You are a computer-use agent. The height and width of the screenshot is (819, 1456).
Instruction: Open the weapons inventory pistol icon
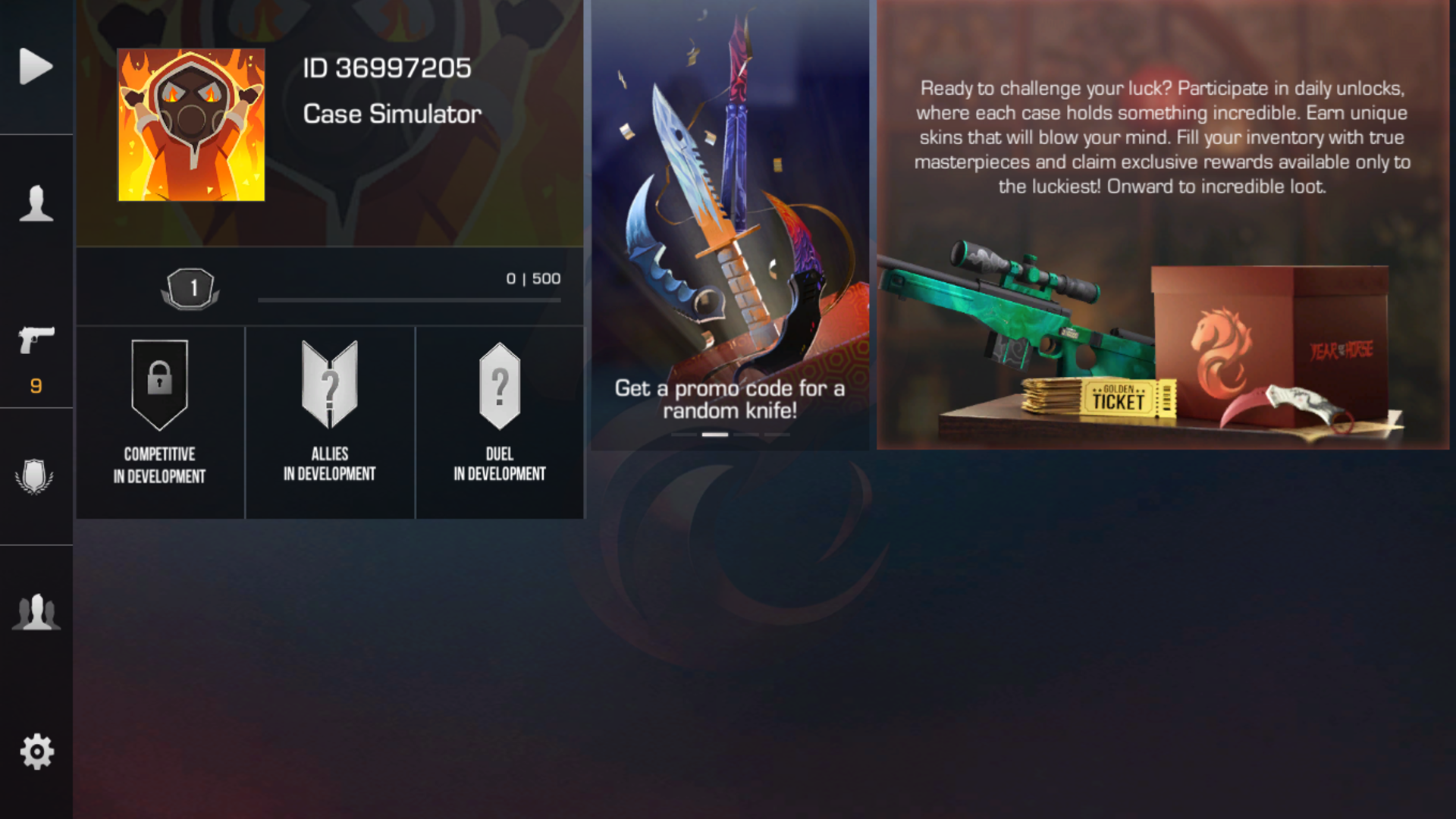point(36,341)
